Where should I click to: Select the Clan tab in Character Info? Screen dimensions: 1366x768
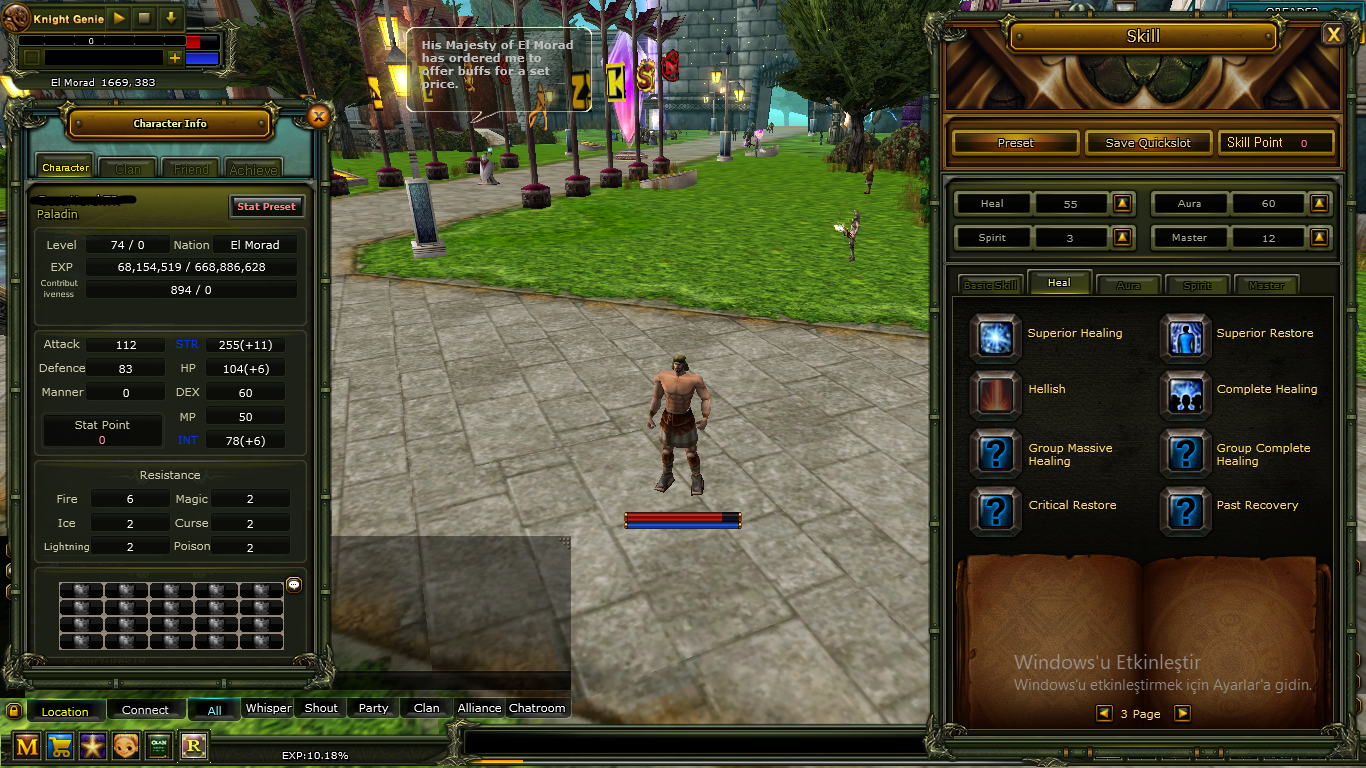coord(128,169)
